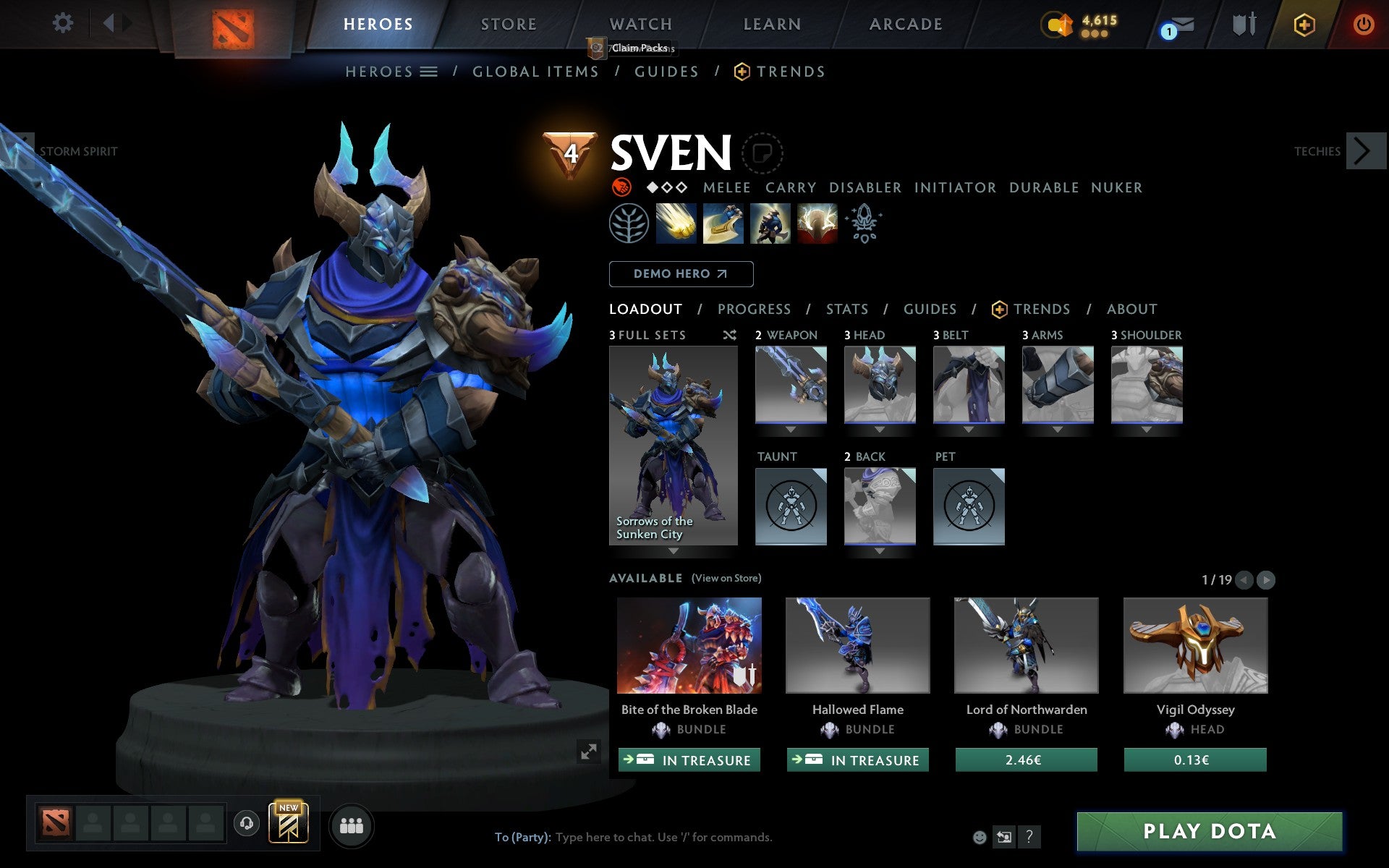Advance to next available page of items

(1265, 579)
